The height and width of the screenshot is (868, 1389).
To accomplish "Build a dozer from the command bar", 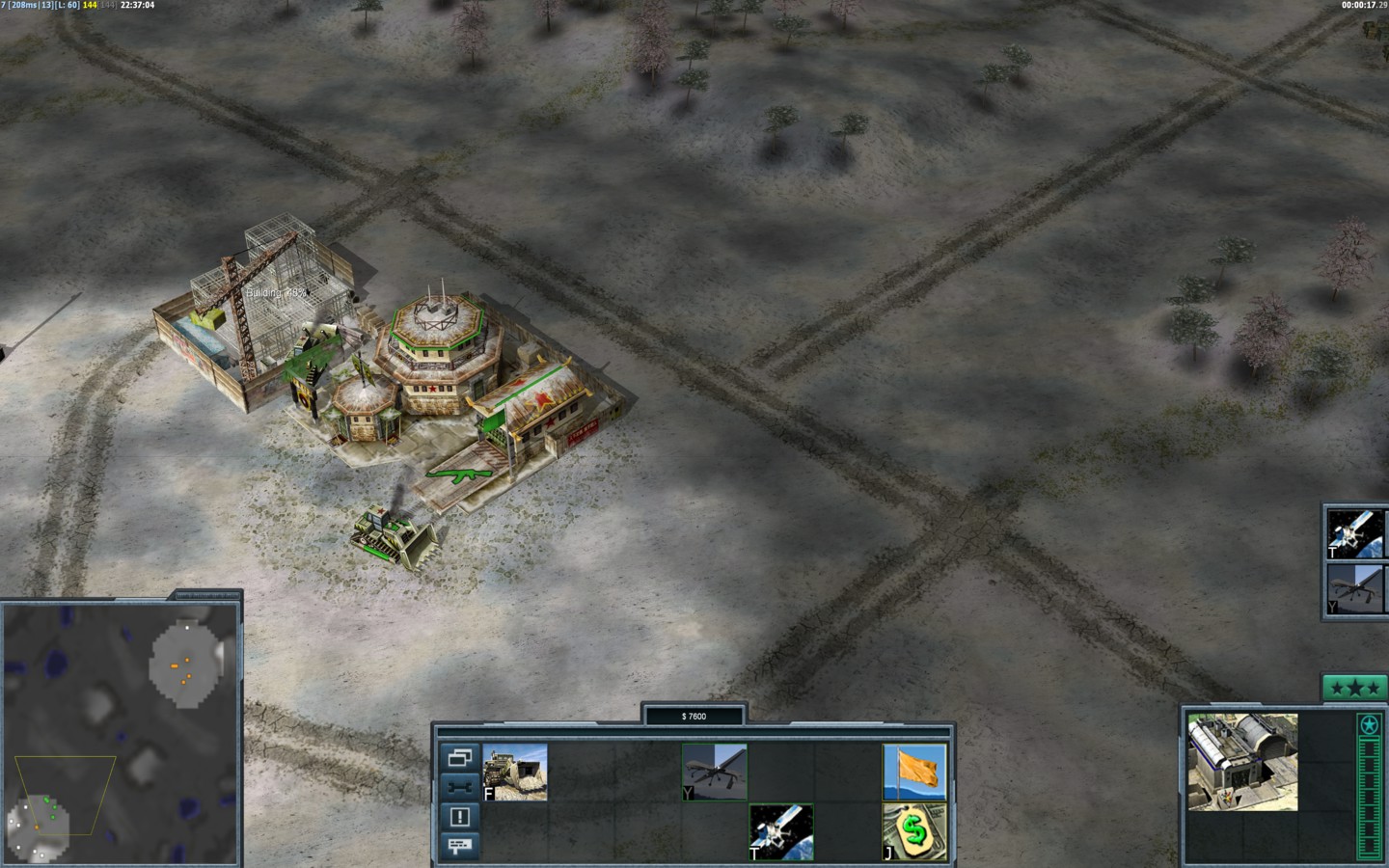I will pos(515,772).
